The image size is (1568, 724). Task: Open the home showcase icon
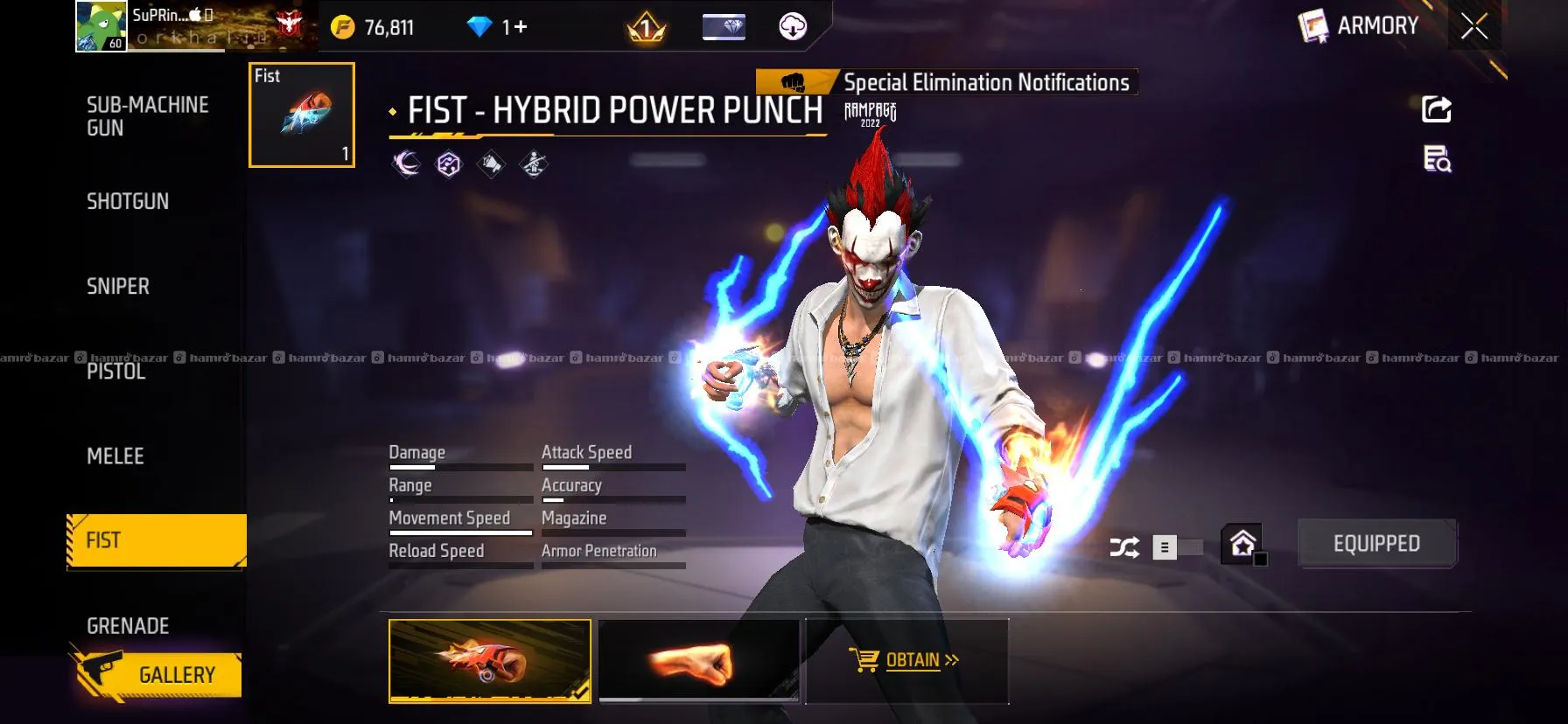(1243, 544)
